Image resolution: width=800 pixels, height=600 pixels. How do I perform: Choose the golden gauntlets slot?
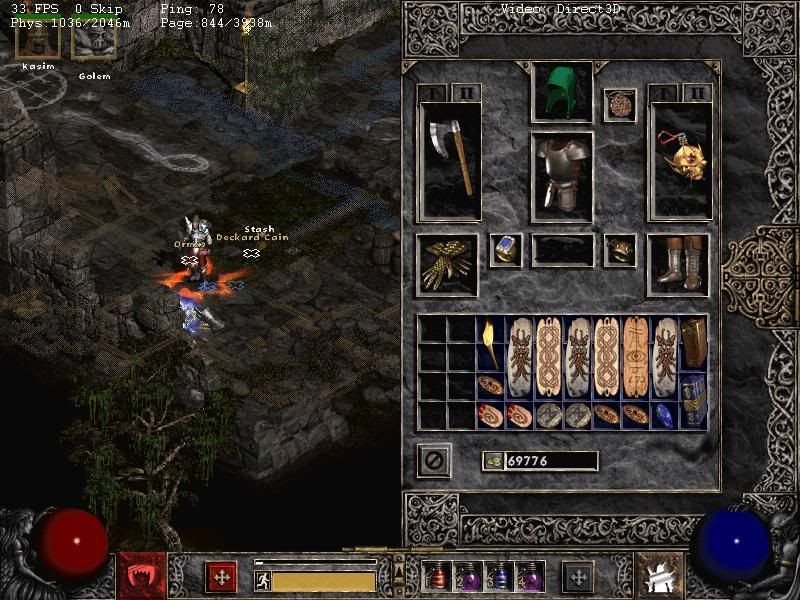point(447,265)
